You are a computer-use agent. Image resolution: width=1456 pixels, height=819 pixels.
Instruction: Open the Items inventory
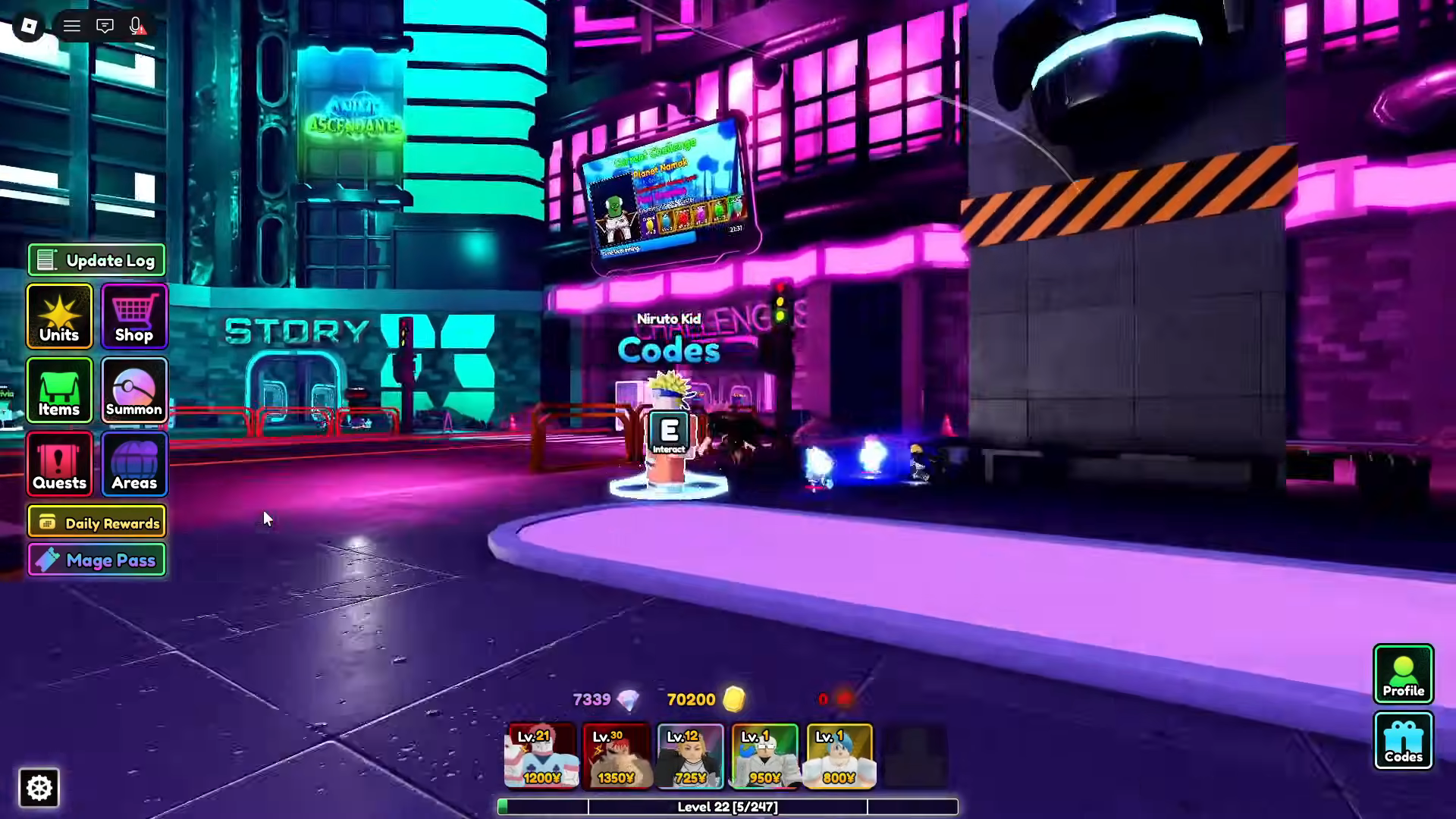click(59, 391)
